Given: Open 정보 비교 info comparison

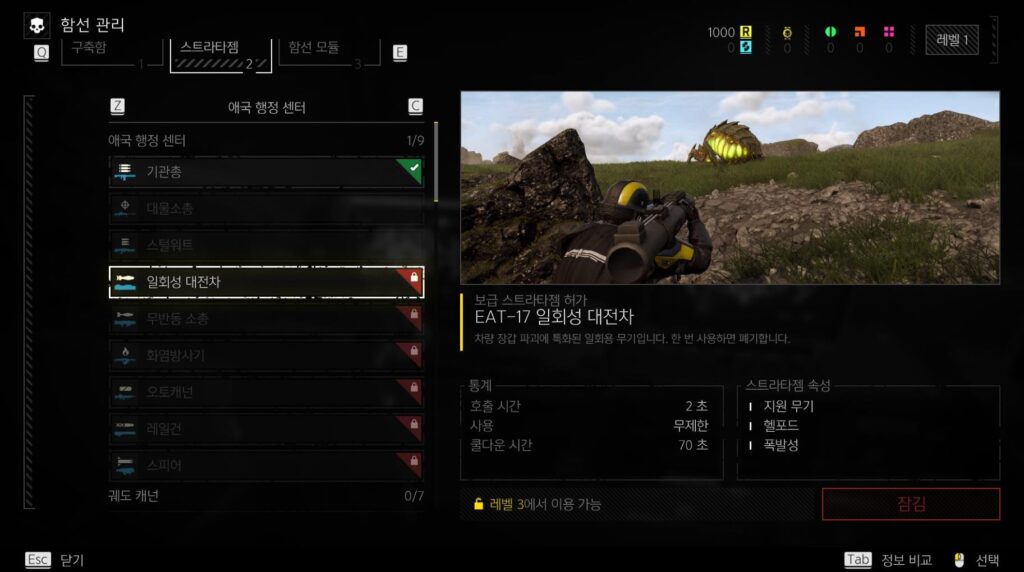Looking at the screenshot, I should 889,560.
